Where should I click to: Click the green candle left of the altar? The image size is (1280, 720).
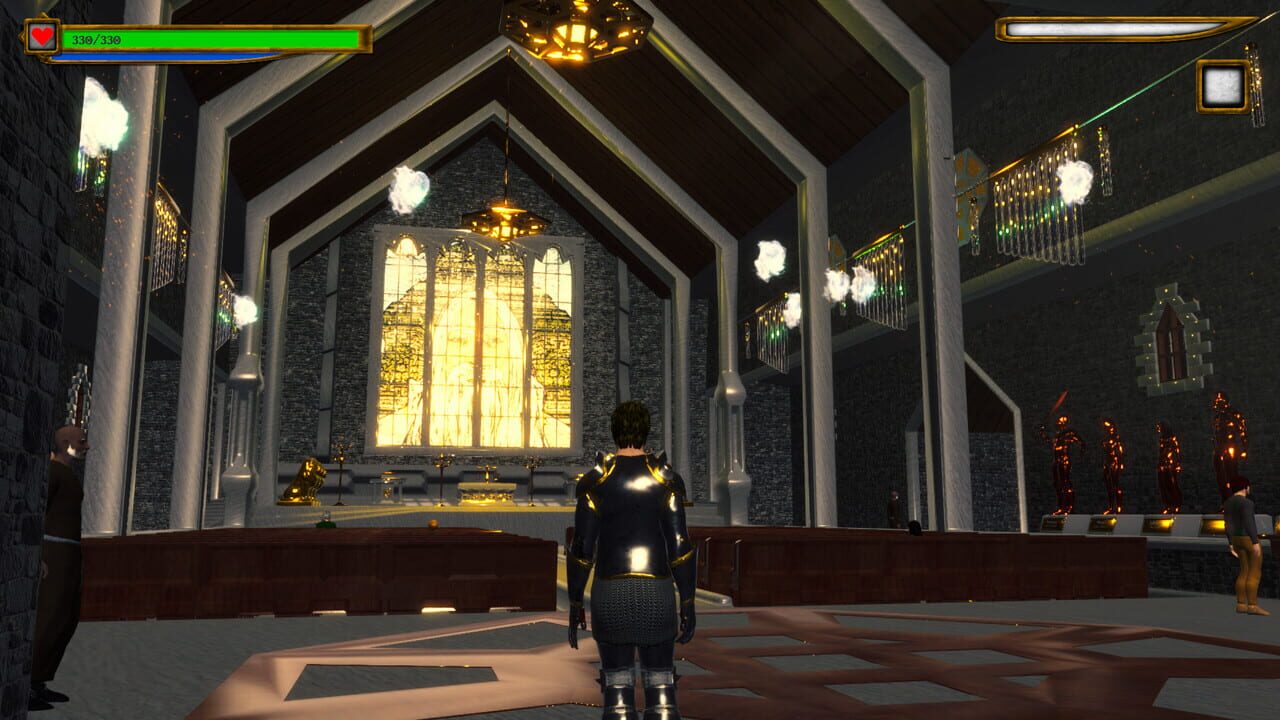click(x=327, y=520)
